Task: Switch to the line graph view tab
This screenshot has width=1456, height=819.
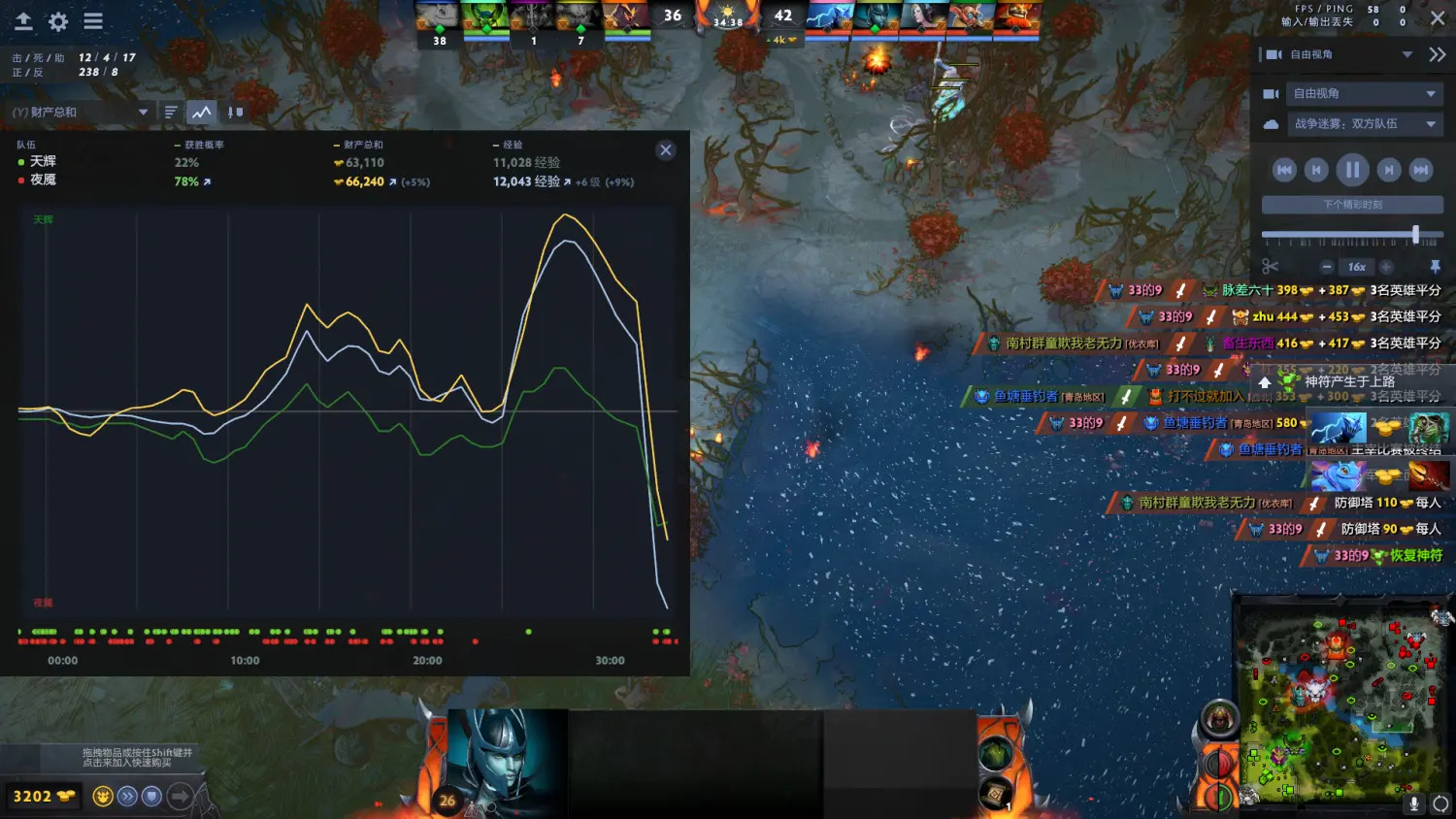Action: coord(201,113)
